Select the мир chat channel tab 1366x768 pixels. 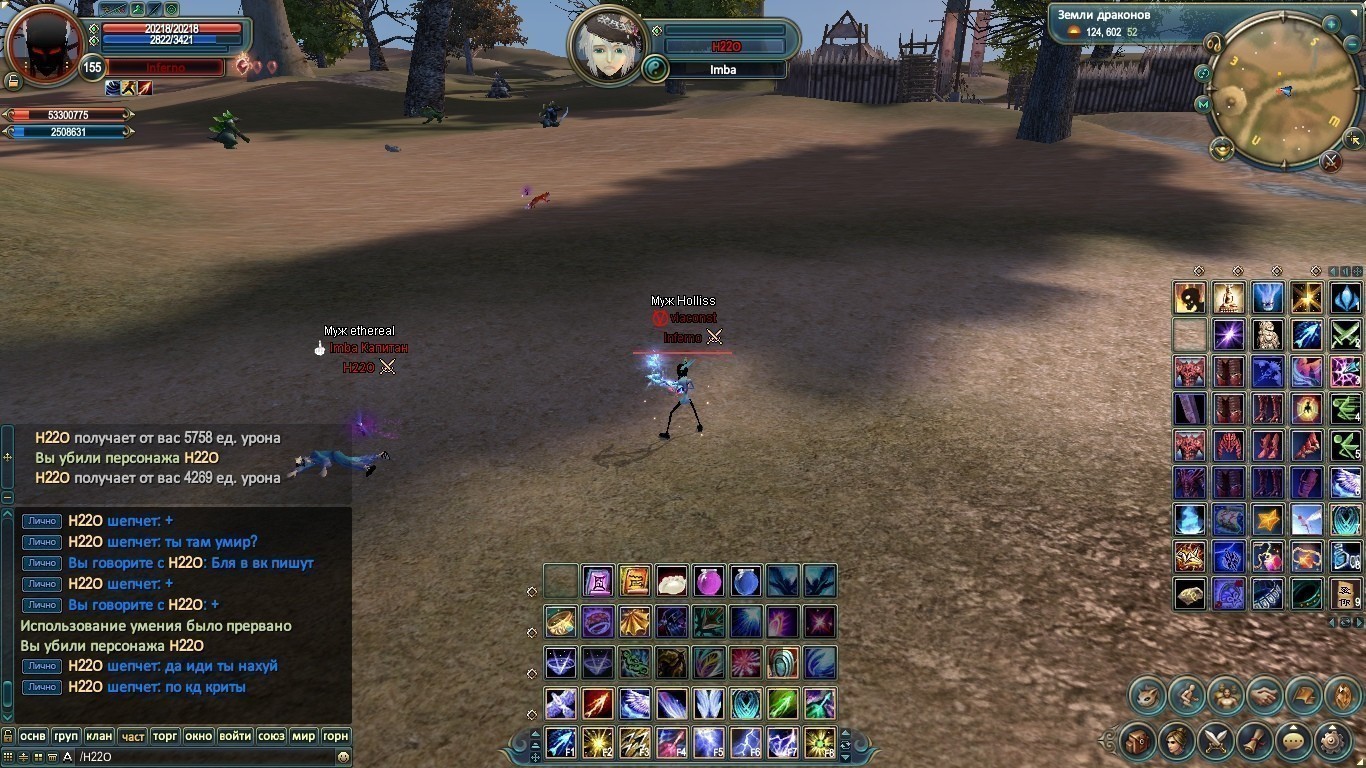[303, 736]
